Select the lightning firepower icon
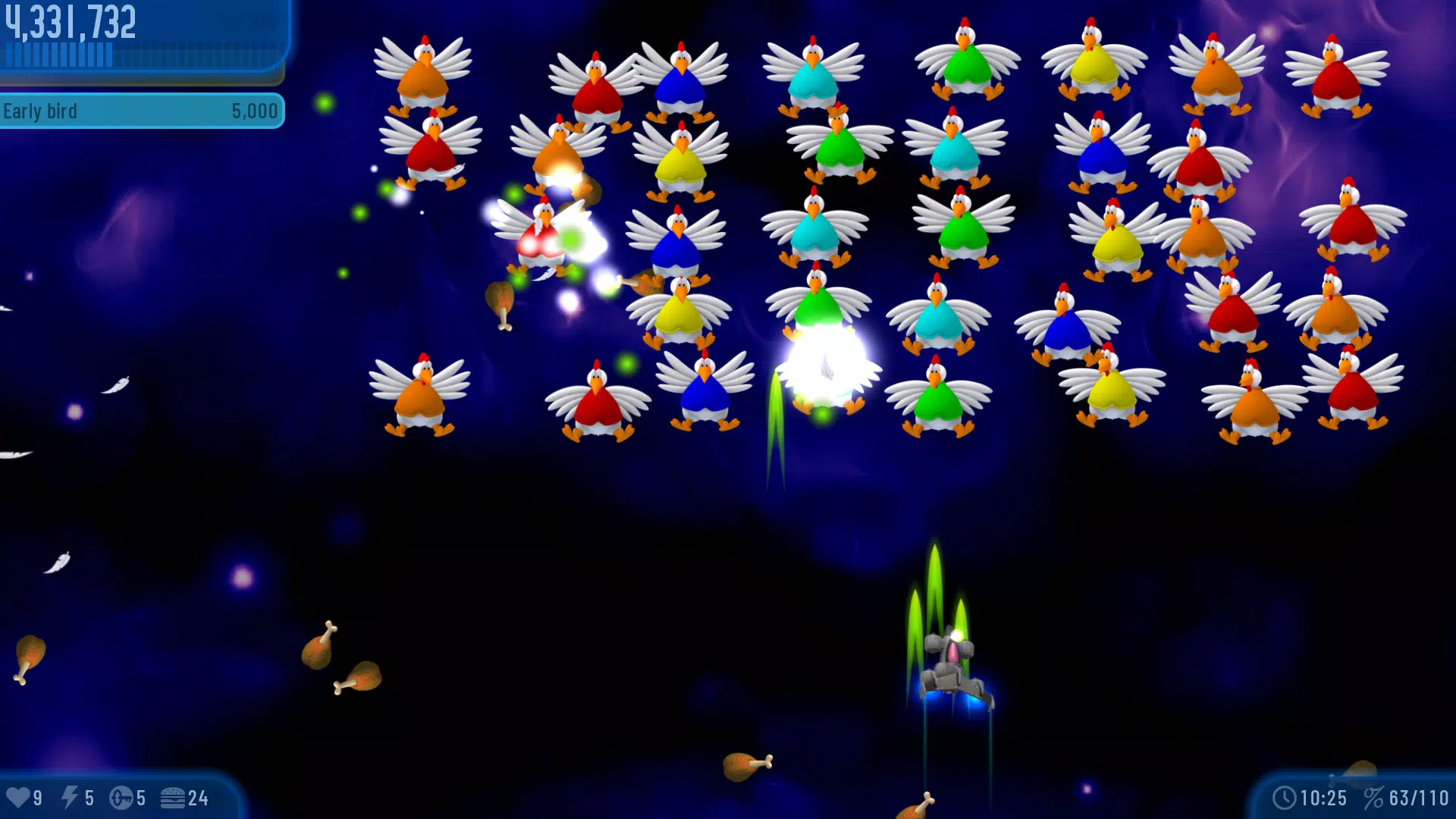Image resolution: width=1456 pixels, height=819 pixels. 72,796
